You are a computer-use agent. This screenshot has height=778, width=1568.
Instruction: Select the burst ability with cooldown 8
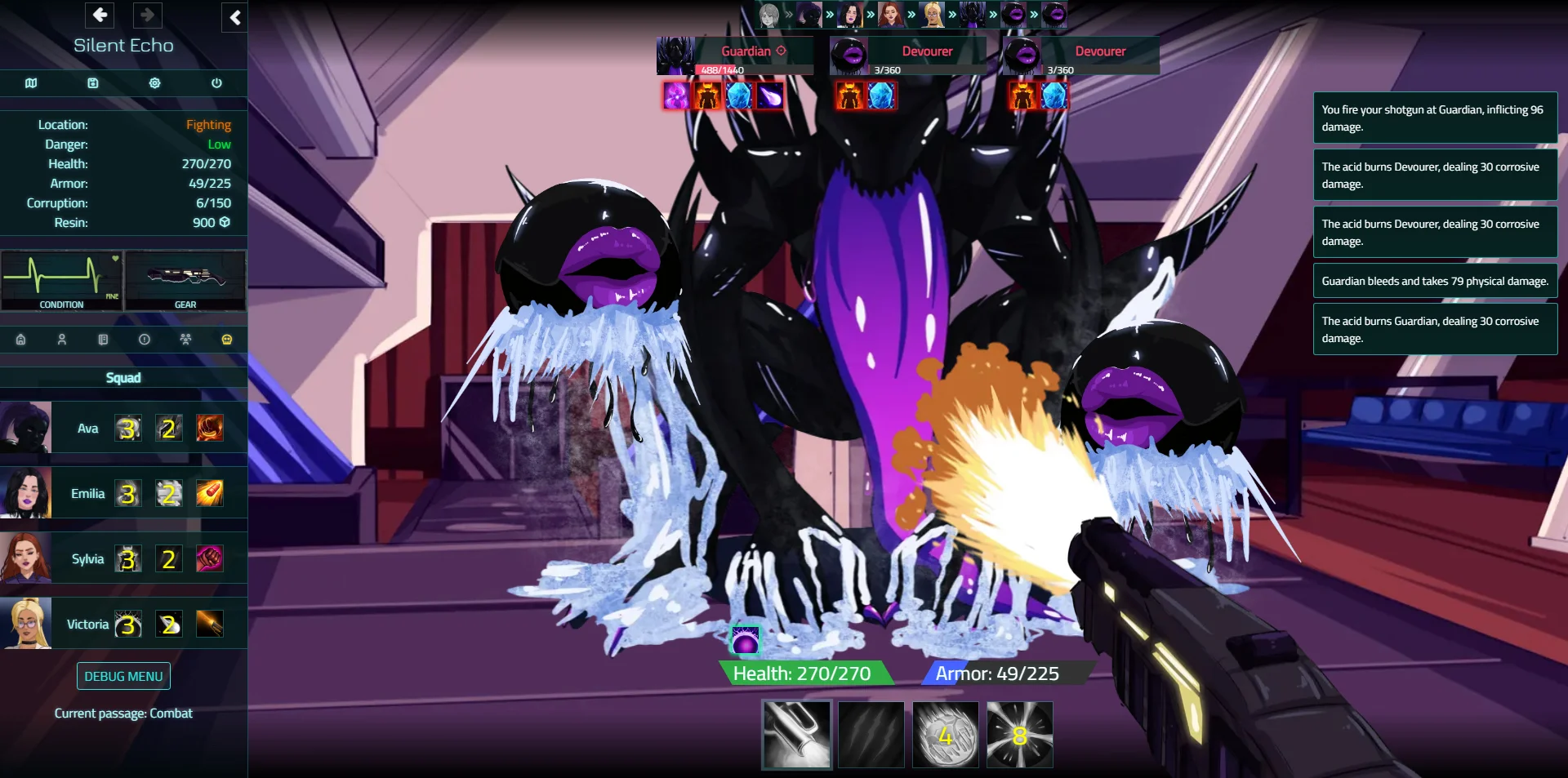point(1020,735)
